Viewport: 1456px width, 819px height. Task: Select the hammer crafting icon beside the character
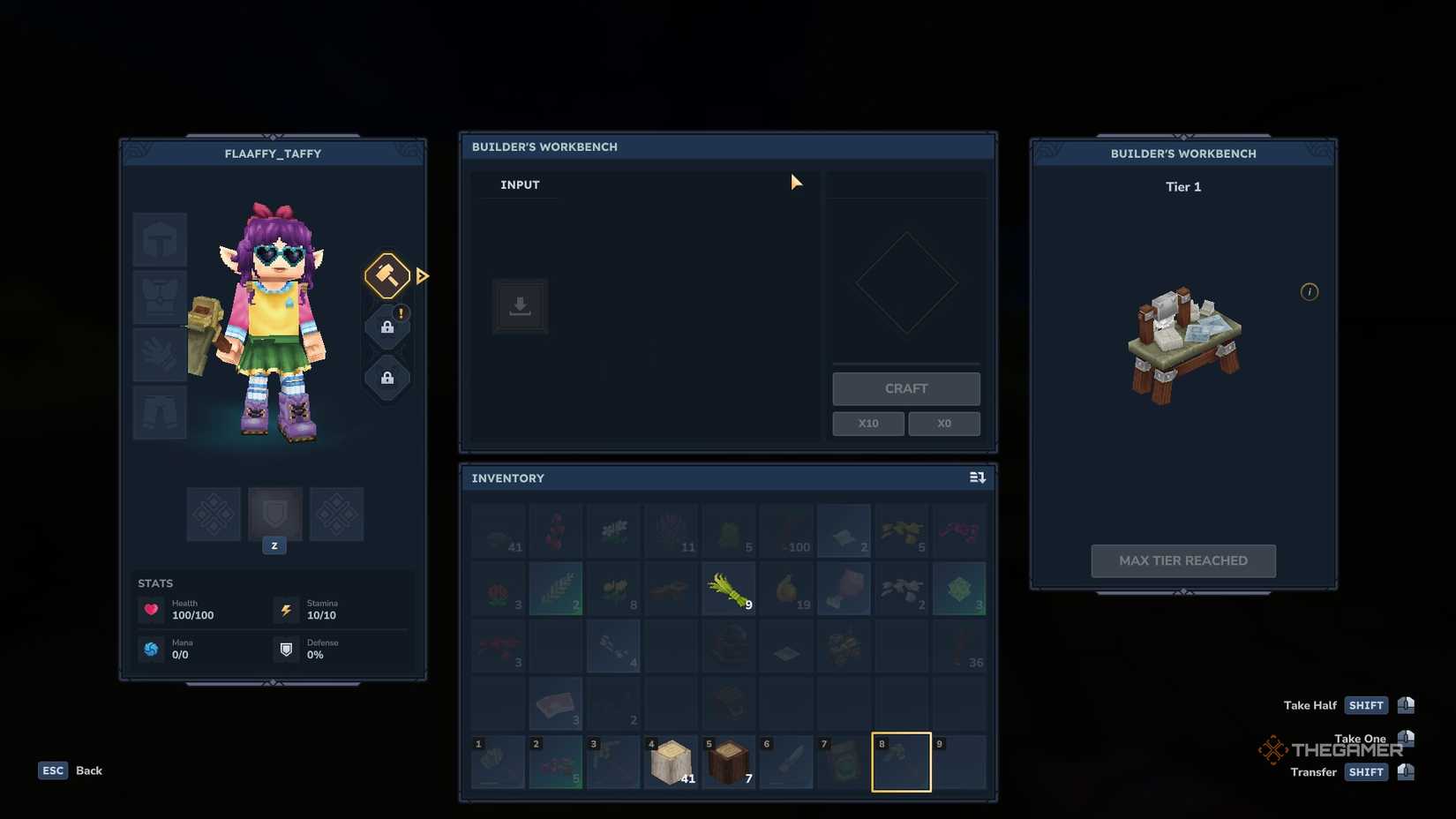click(387, 275)
